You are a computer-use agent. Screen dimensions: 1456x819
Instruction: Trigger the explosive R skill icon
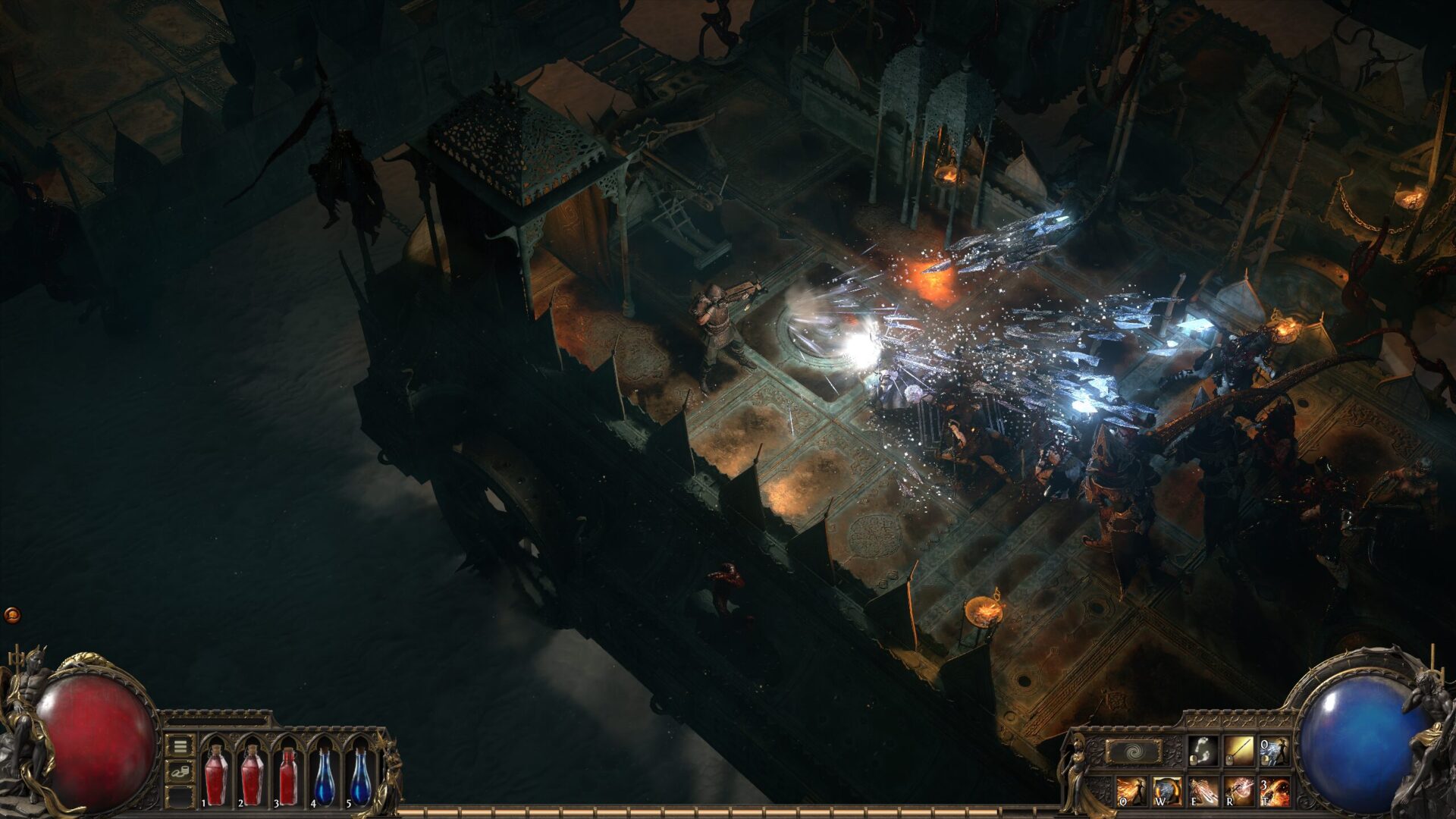click(x=1238, y=791)
